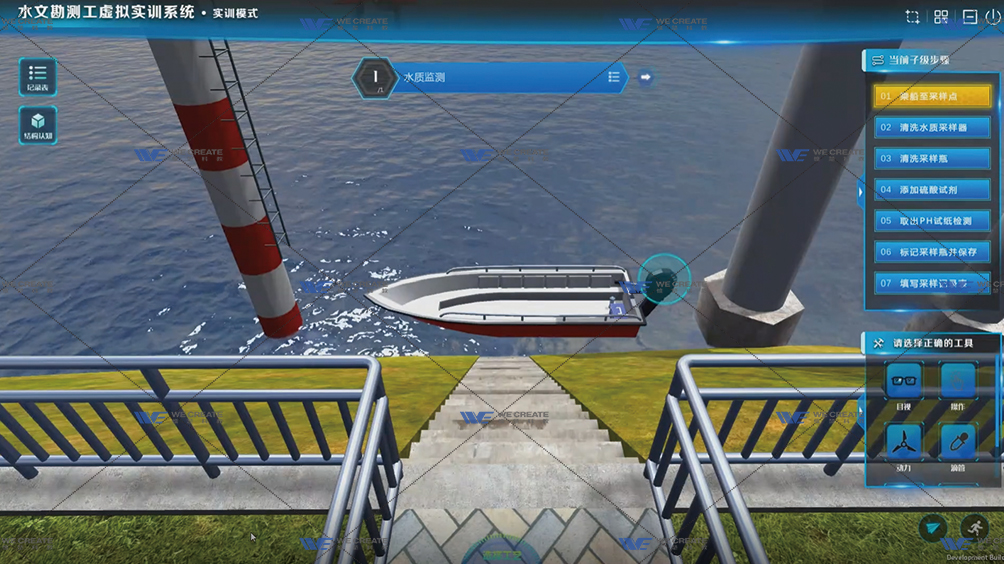
Task: Click the paper plane button
Action: click(x=933, y=528)
